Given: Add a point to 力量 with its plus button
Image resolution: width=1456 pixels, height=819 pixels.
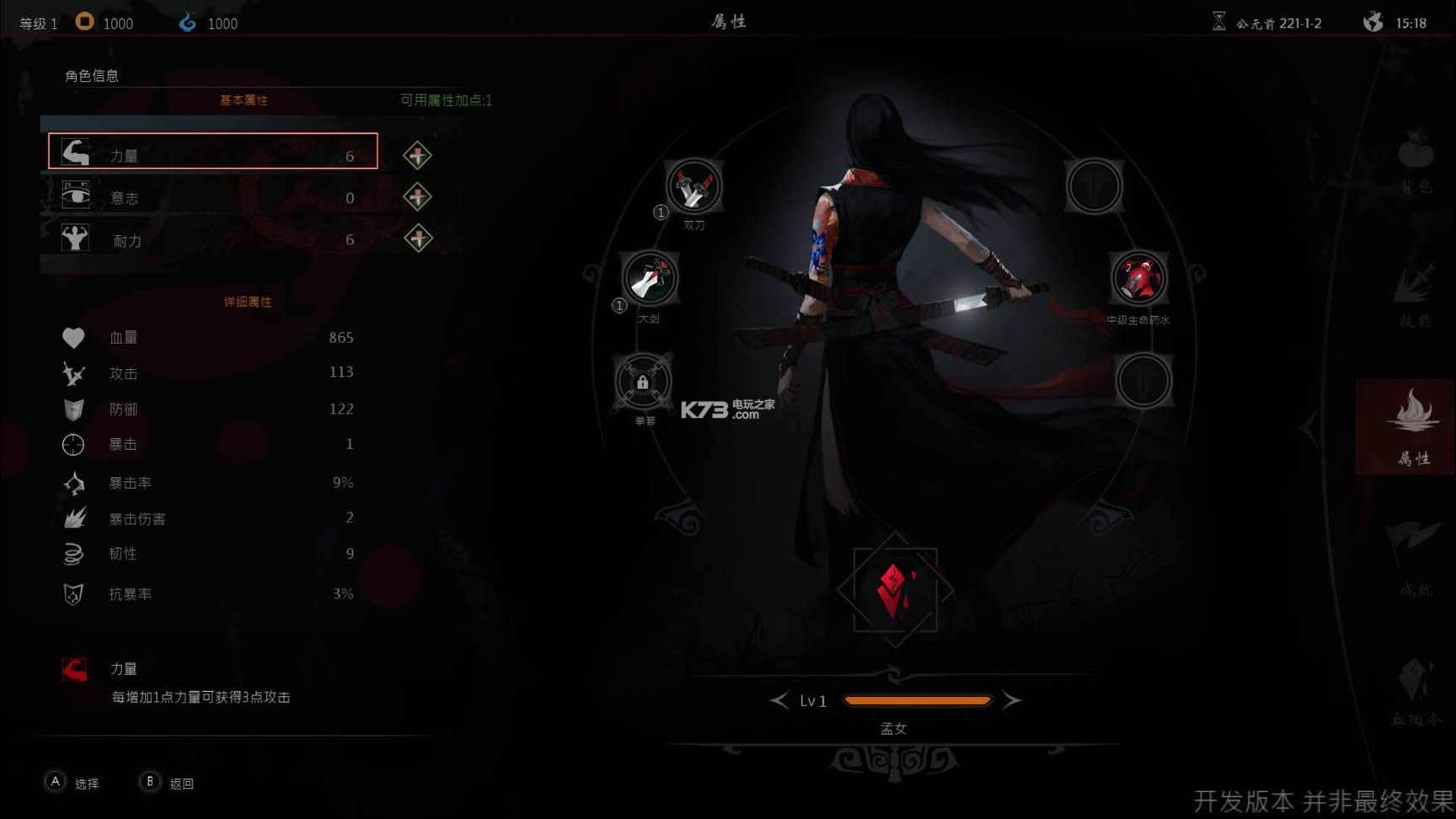Looking at the screenshot, I should (x=417, y=156).
